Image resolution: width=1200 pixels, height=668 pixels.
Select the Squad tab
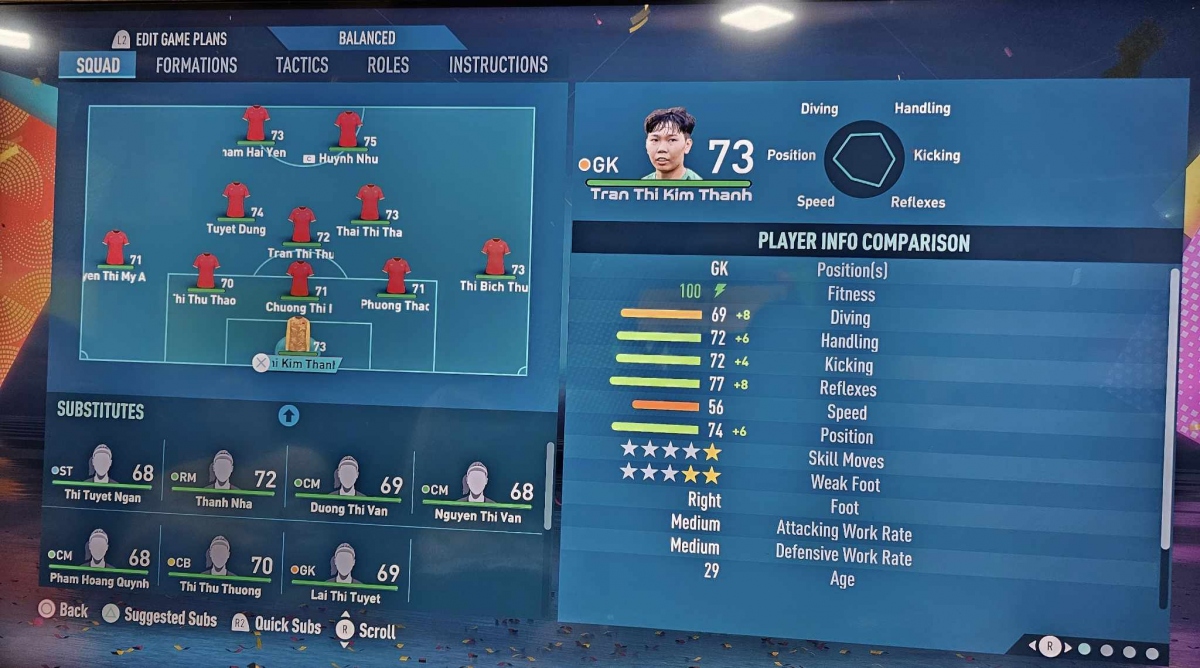pos(97,65)
